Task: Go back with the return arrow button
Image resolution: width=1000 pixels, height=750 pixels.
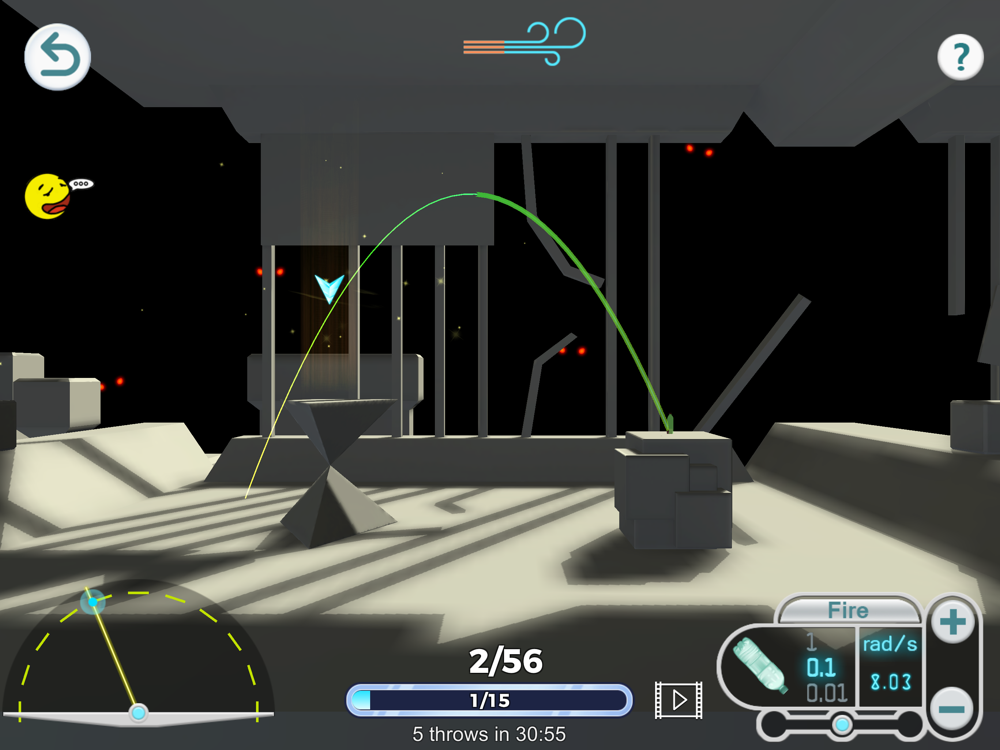Action: pyautogui.click(x=58, y=57)
